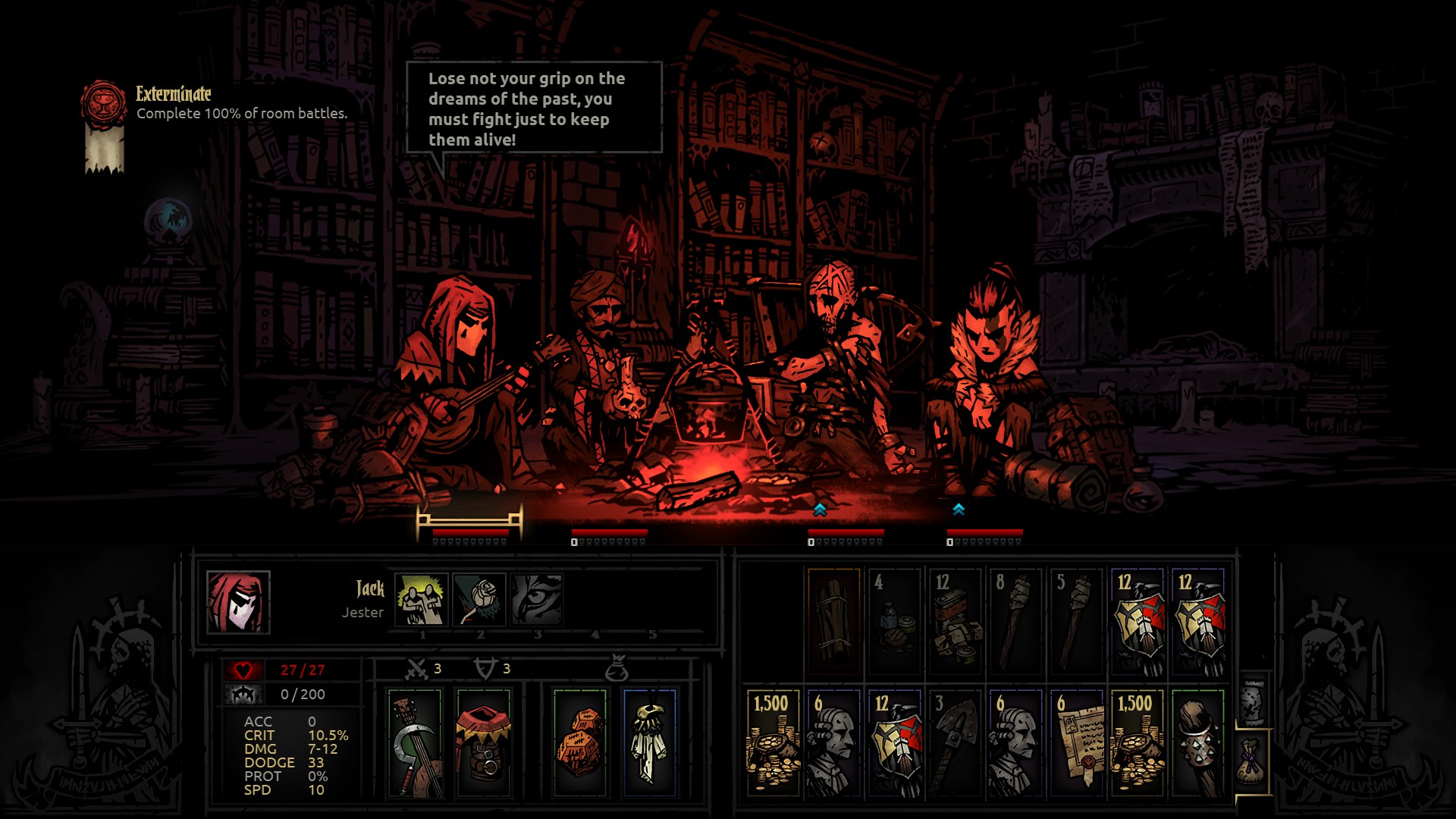Pick the stack of 5 torches
Screen dimensions: 1456x819
point(1077,622)
